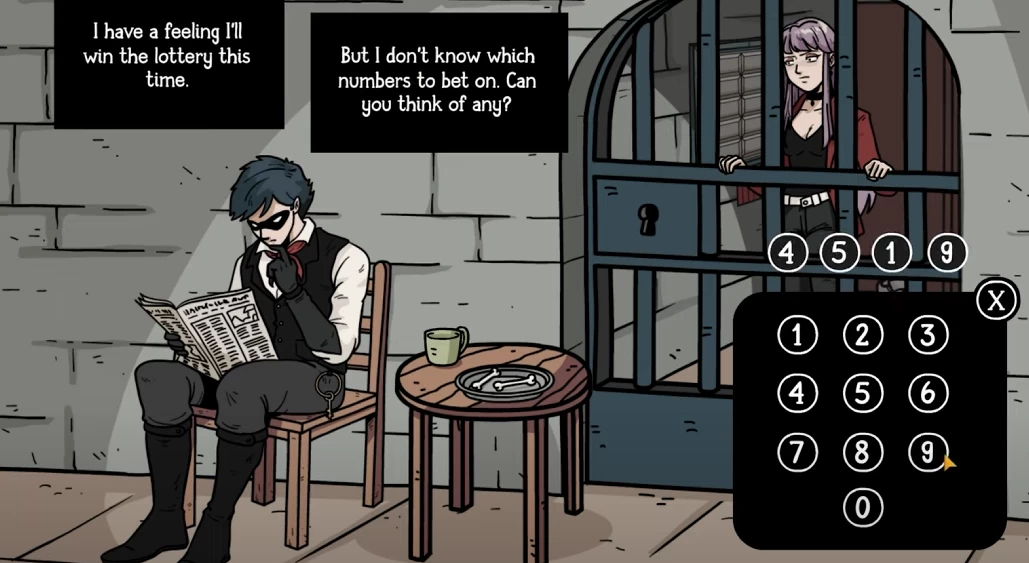1029x563 pixels.
Task: Tap the 9 button on the keypad
Action: (927, 452)
